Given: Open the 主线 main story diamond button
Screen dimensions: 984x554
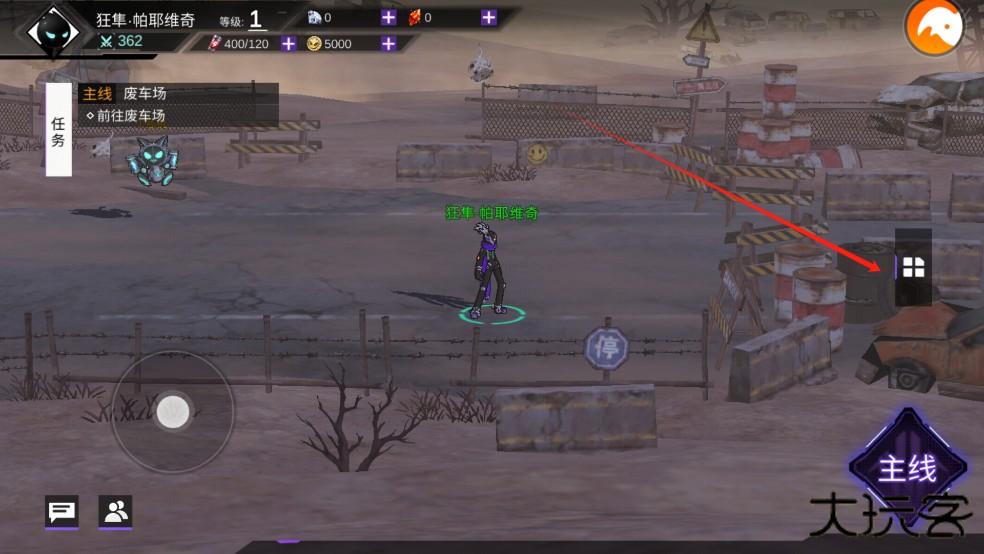Looking at the screenshot, I should tap(907, 467).
